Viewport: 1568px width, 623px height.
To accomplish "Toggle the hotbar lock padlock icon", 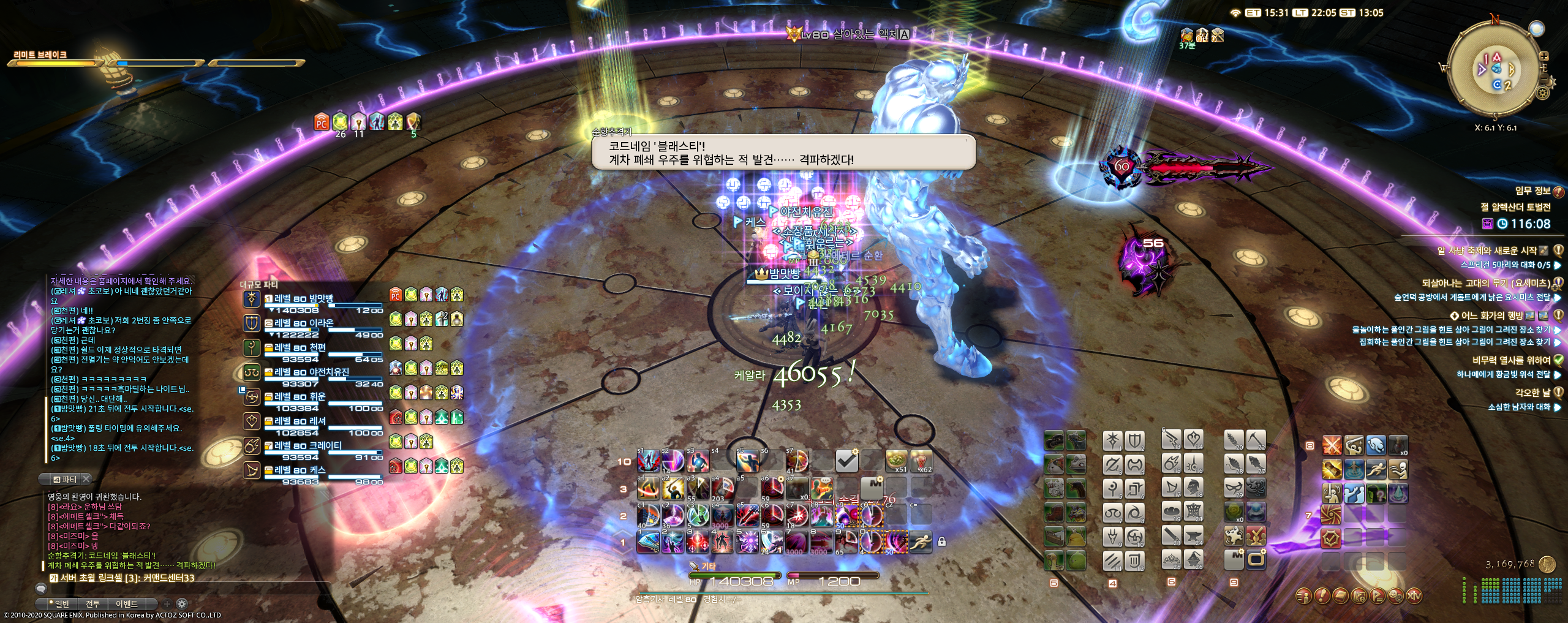I will coord(942,542).
